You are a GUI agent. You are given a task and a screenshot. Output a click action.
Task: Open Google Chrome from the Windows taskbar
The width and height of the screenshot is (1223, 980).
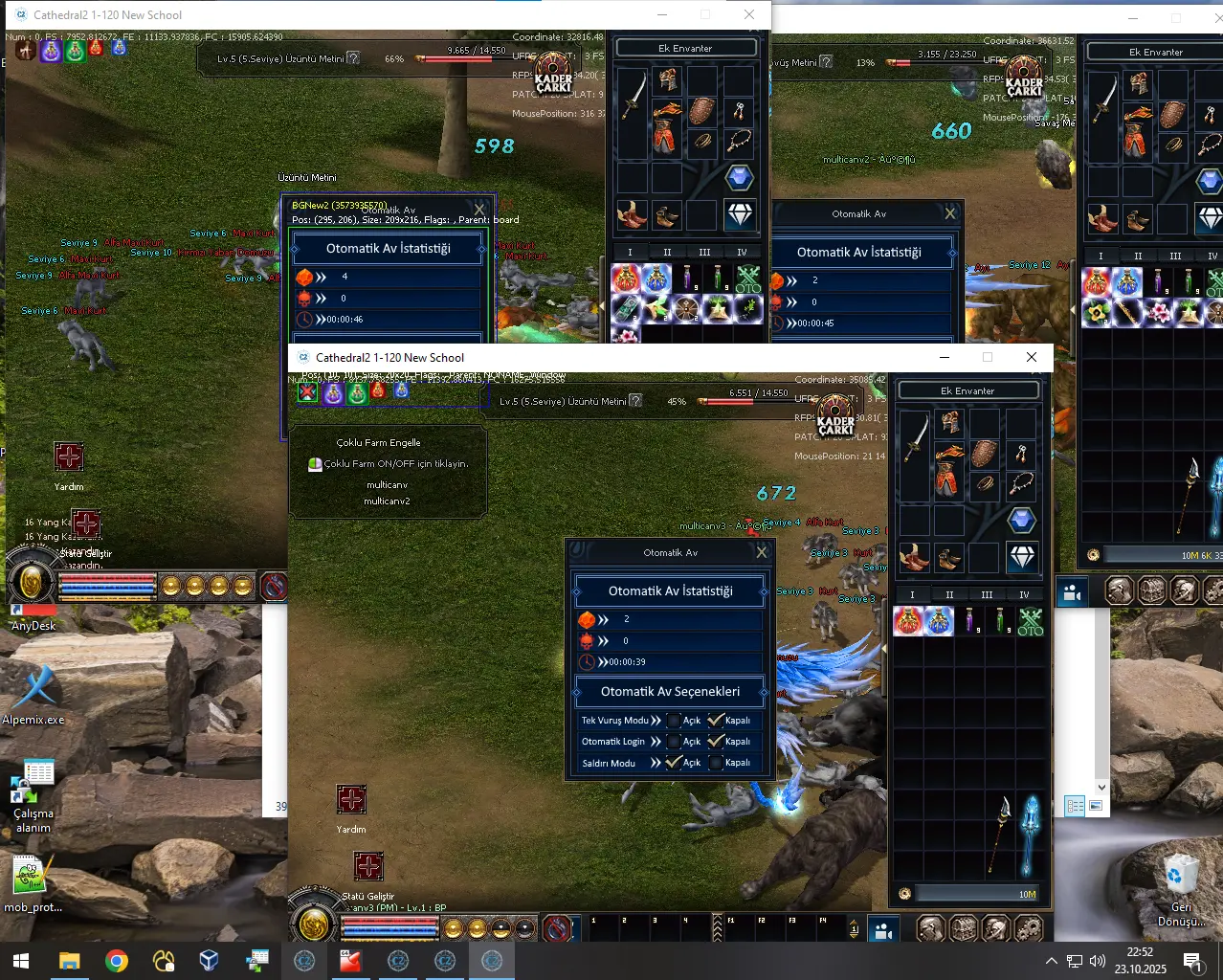(117, 961)
